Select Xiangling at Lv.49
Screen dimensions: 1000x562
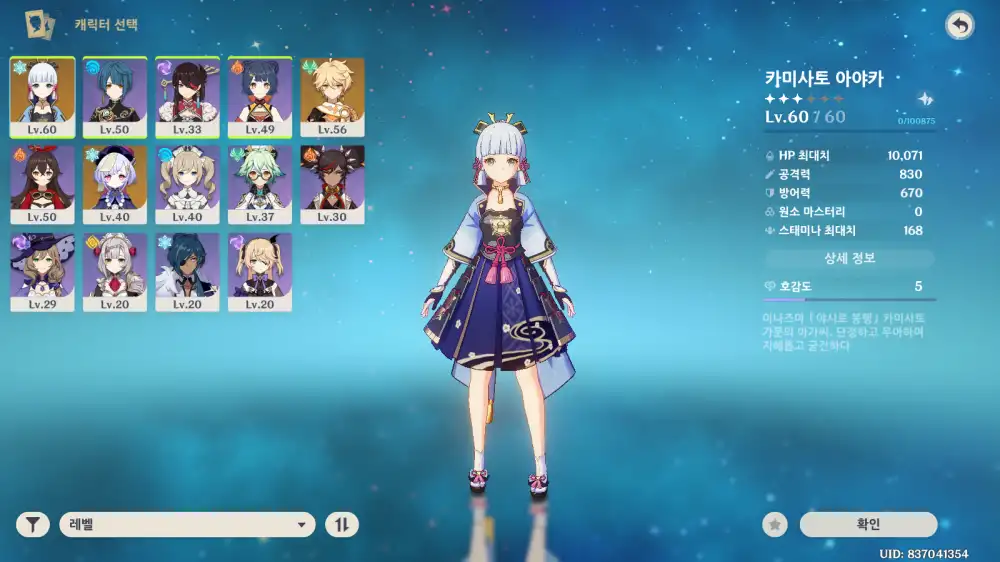(x=260, y=96)
